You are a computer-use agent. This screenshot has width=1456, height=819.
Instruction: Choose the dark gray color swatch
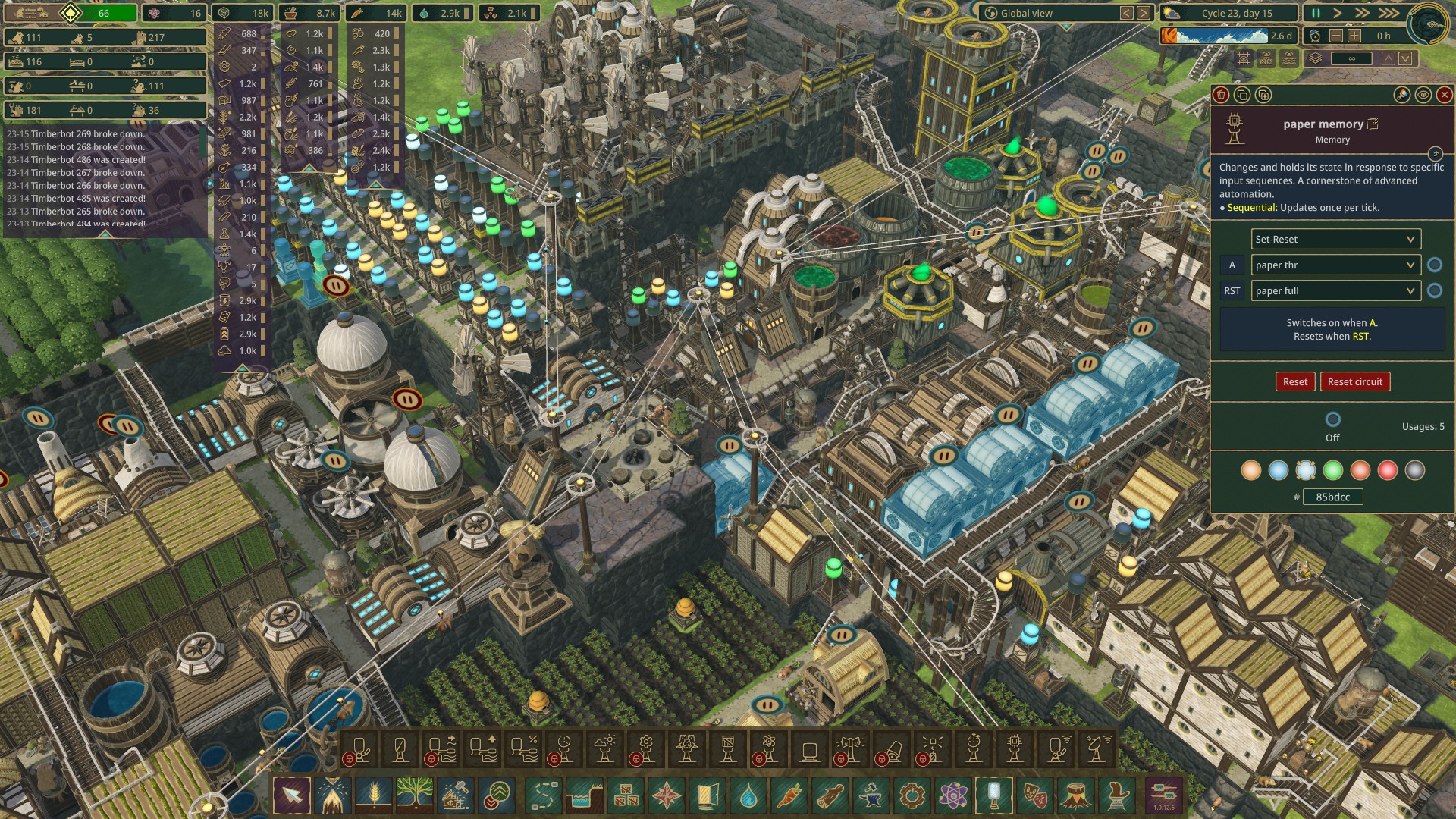[1415, 471]
